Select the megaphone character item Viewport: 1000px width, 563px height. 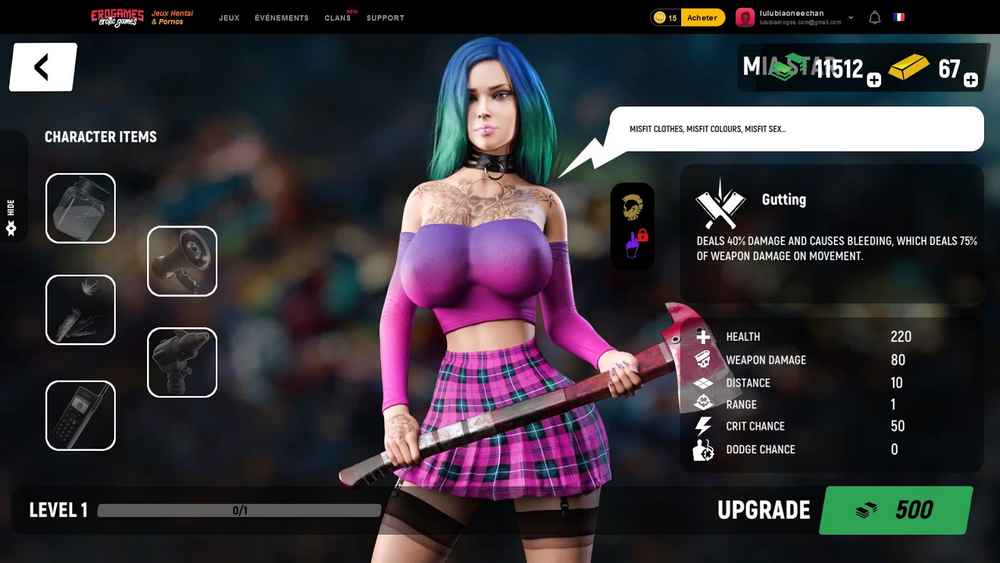182,261
